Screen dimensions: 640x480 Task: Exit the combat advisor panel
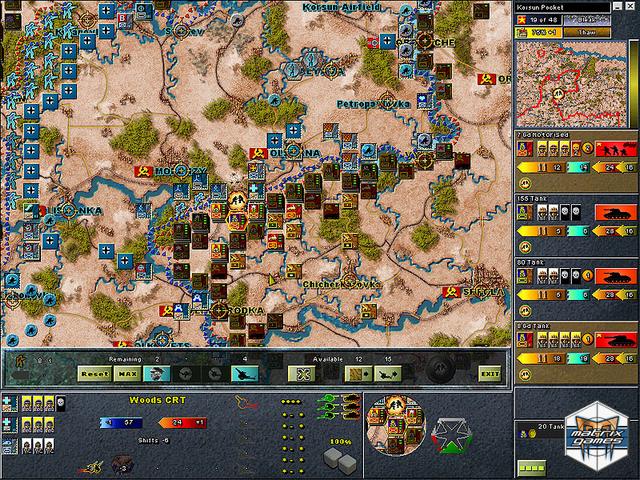click(x=489, y=373)
